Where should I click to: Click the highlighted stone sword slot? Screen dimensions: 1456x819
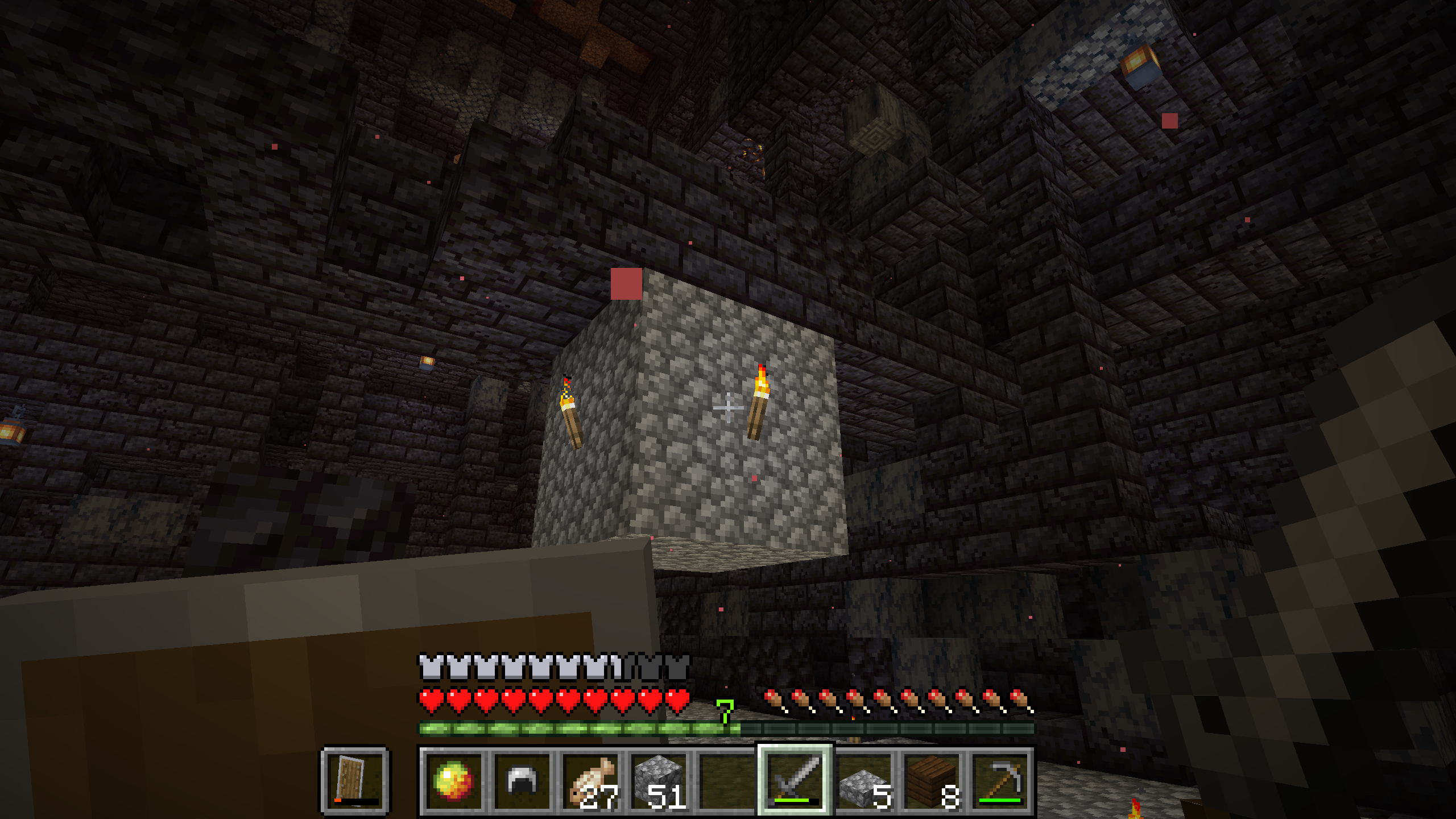[x=795, y=780]
